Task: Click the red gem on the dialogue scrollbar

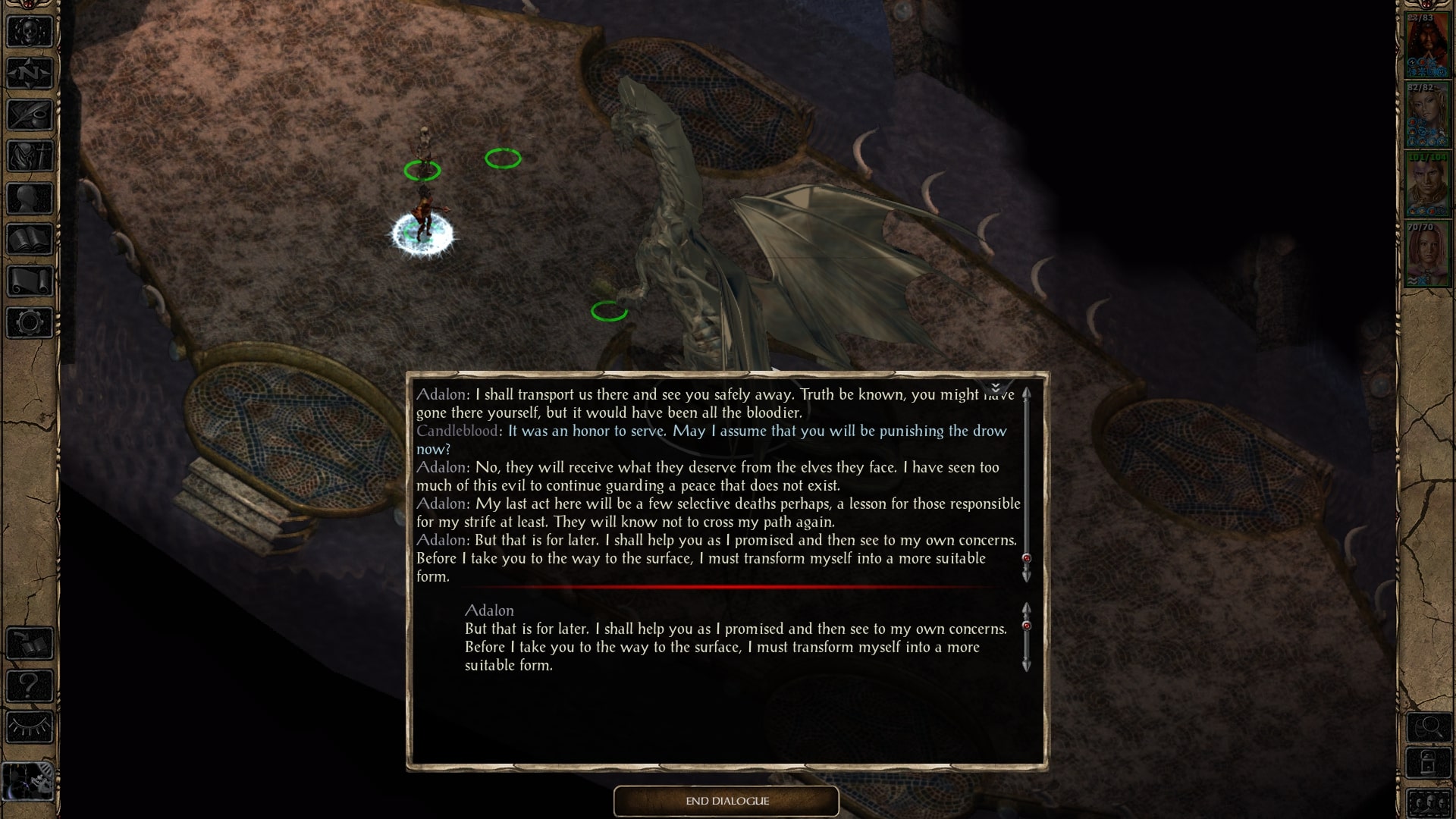Action: [x=1028, y=559]
